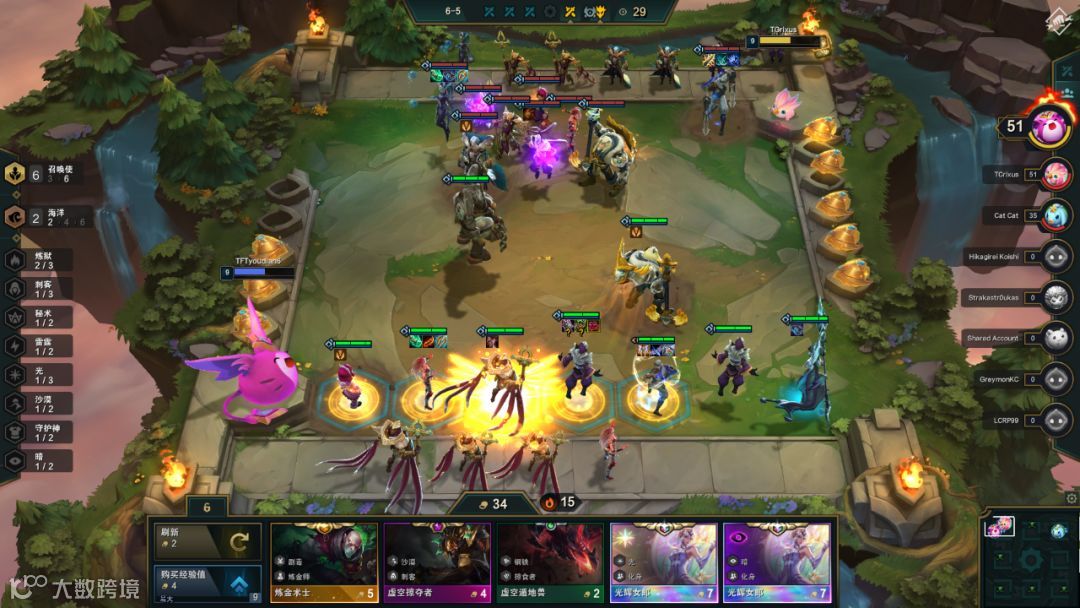Open the settings gear above the minimap

(x=1072, y=498)
